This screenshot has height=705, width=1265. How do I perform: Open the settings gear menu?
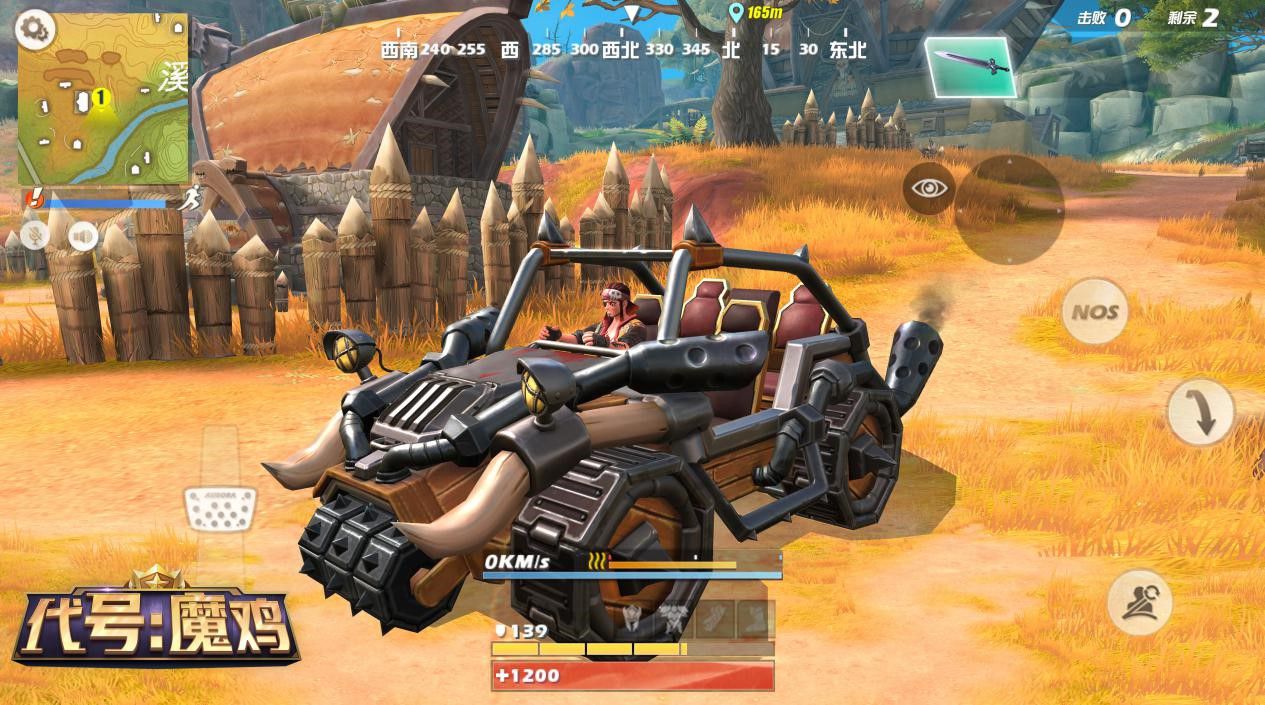point(36,30)
